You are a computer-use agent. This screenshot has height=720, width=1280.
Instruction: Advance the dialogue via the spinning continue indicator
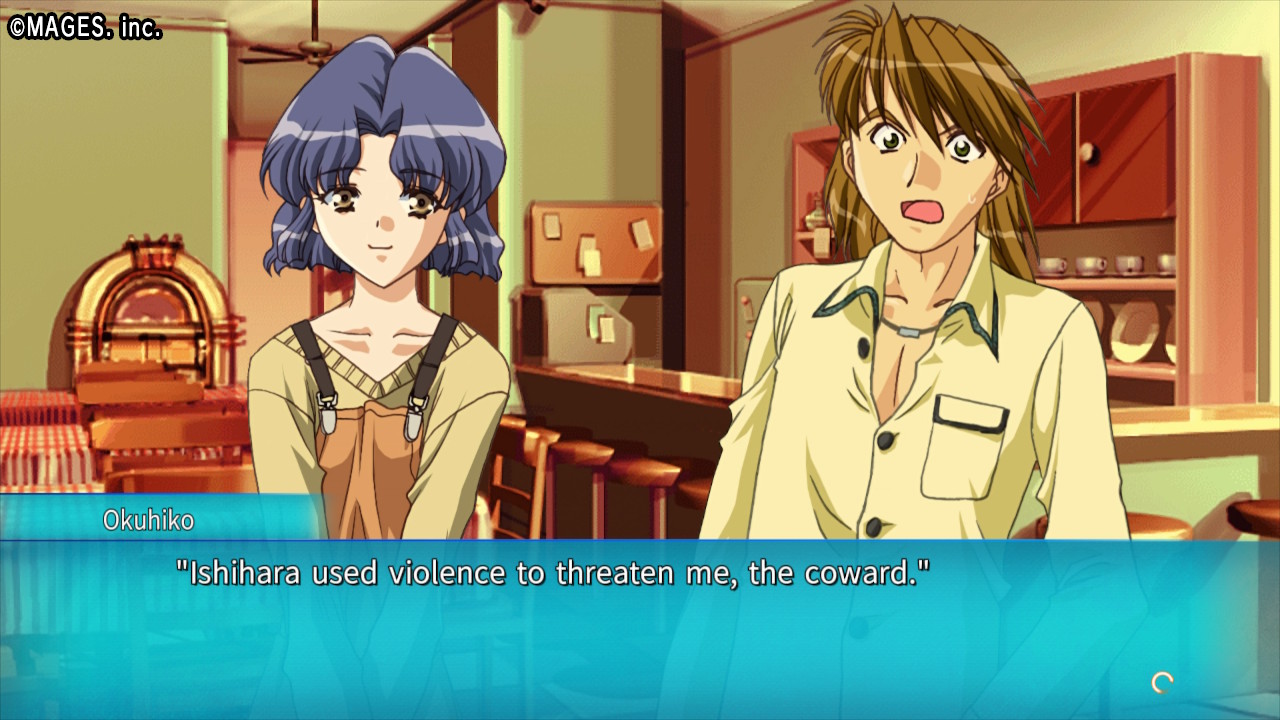point(1162,683)
